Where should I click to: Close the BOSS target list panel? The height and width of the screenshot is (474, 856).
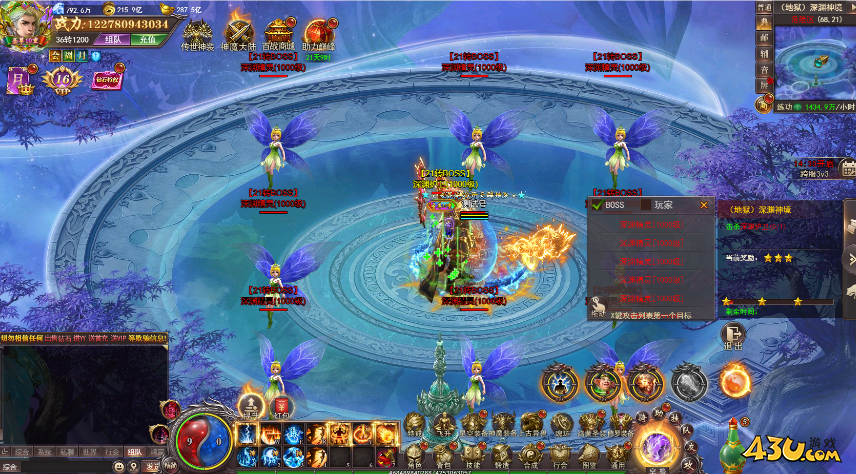(704, 205)
